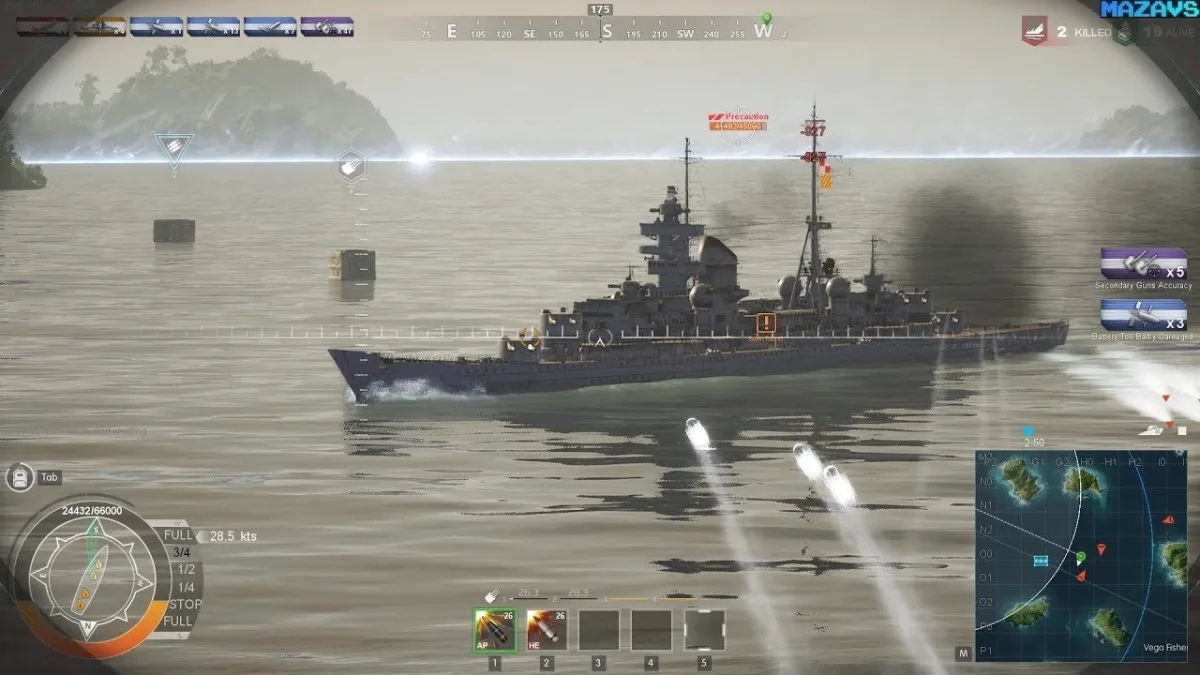Switch to HE shell ammunition
The height and width of the screenshot is (675, 1200).
(x=546, y=630)
